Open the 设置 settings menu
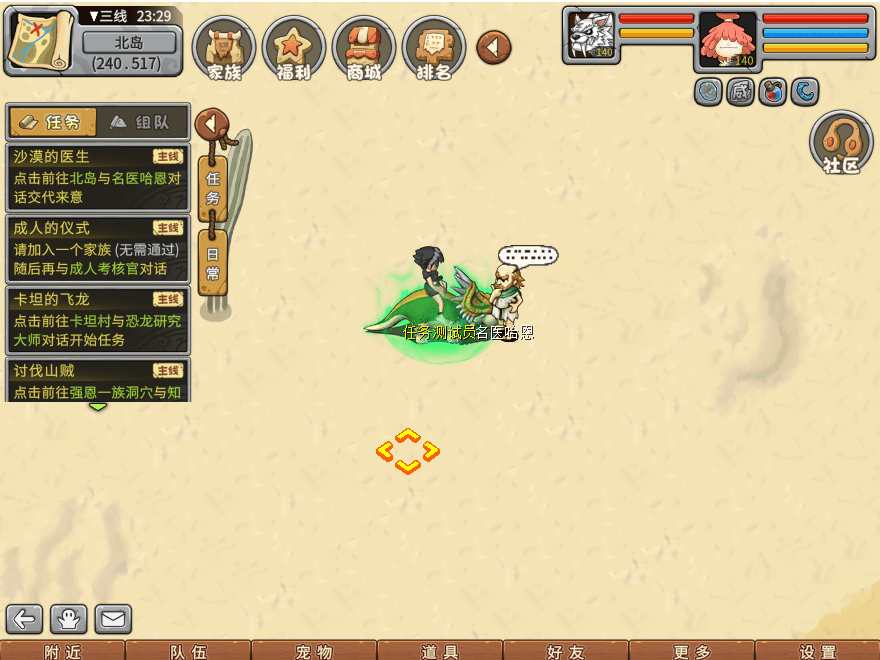This screenshot has width=880, height=660. pos(818,651)
